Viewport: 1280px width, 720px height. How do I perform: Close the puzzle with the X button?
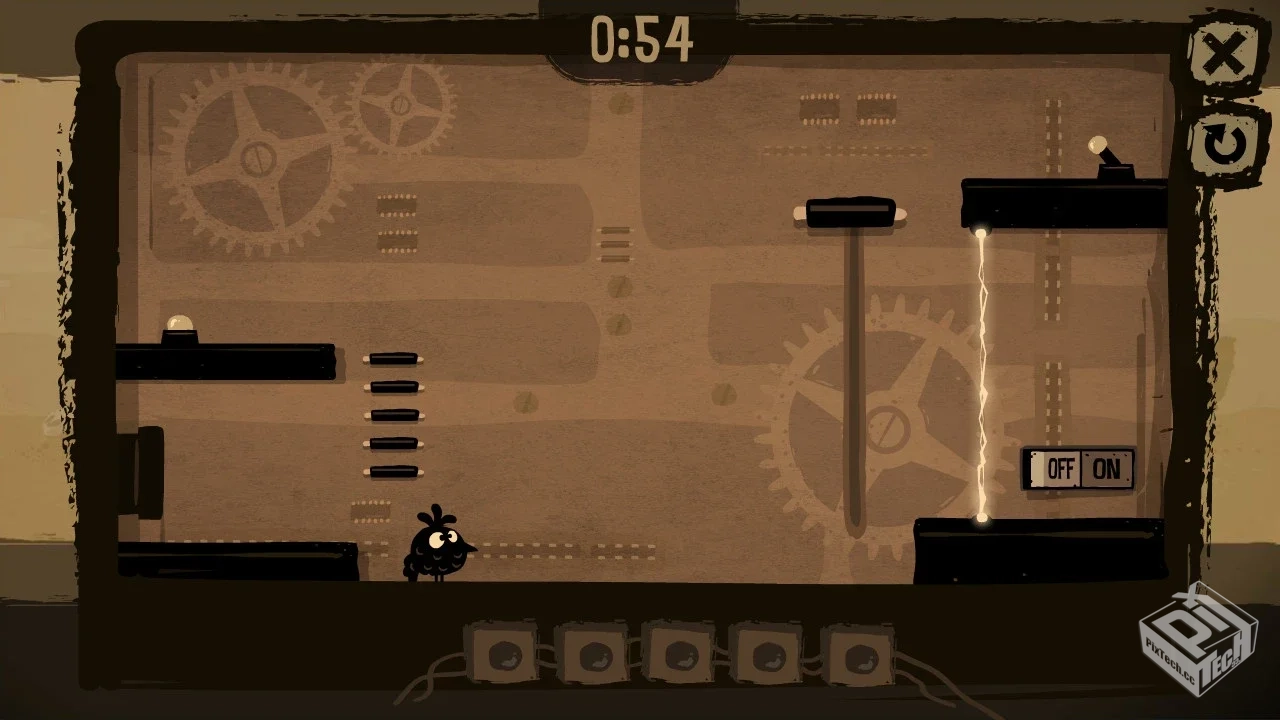point(1223,56)
